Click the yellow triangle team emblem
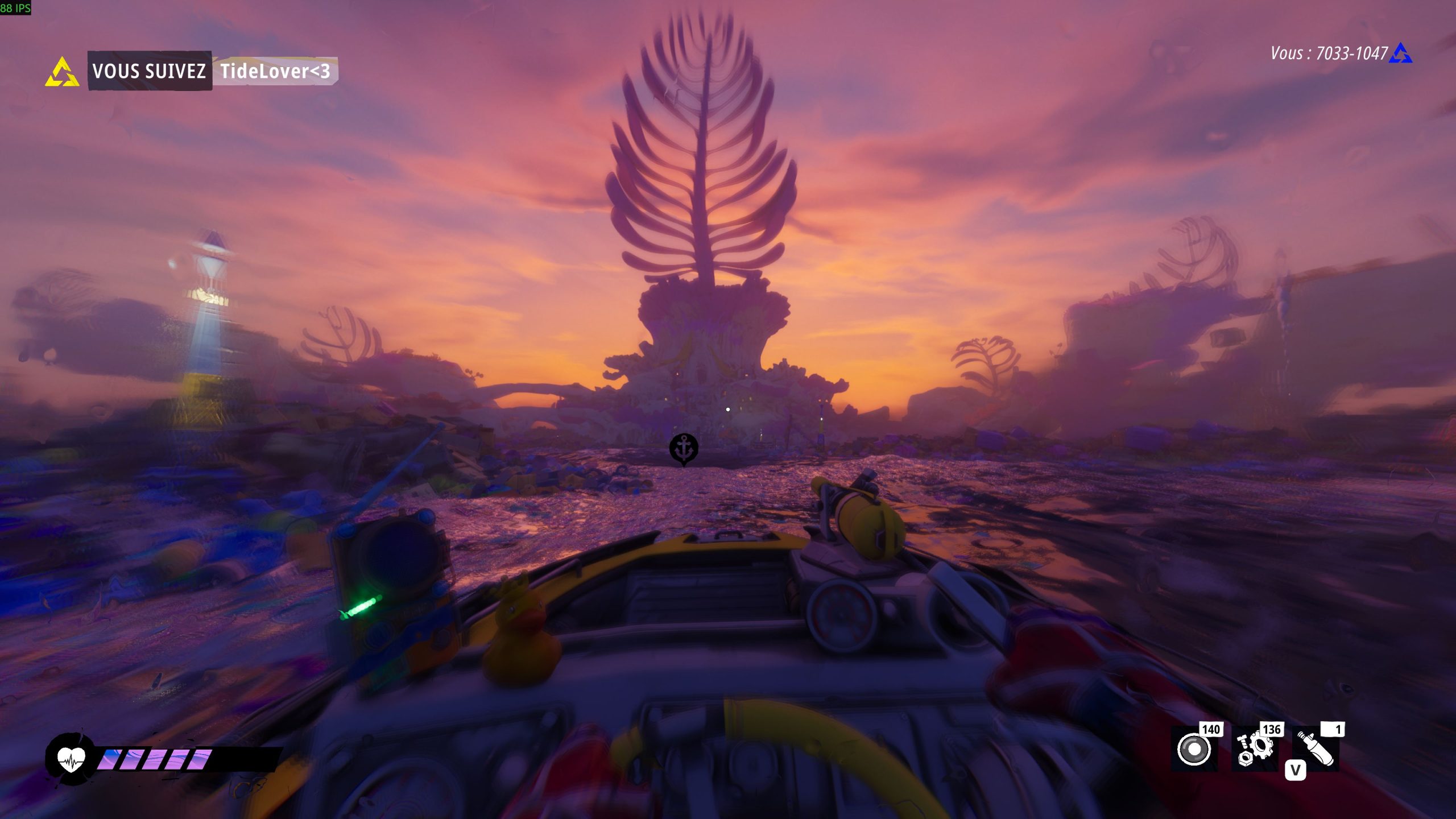This screenshot has width=1456, height=819. pyautogui.click(x=62, y=72)
